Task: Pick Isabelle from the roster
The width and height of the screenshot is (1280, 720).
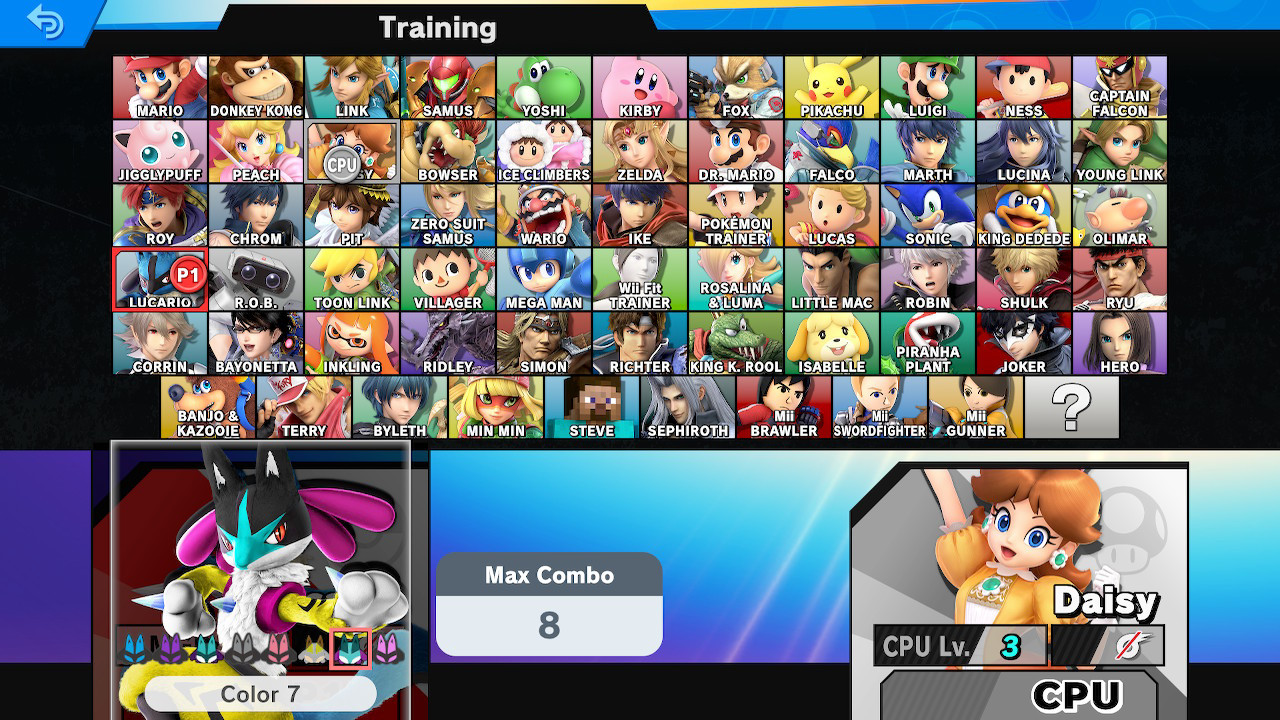Action: (832, 342)
